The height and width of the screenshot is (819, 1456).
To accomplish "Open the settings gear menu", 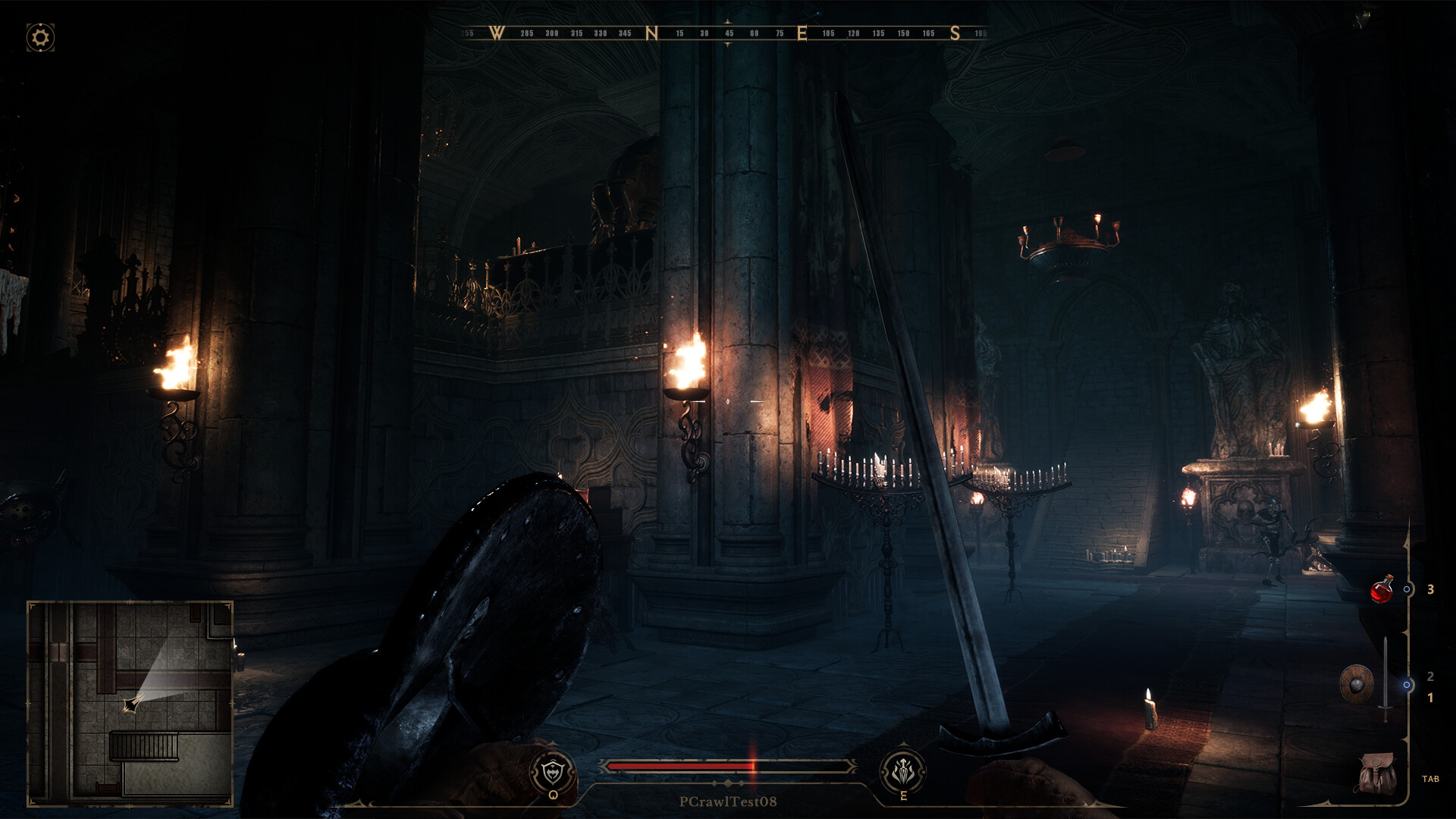I will click(39, 36).
